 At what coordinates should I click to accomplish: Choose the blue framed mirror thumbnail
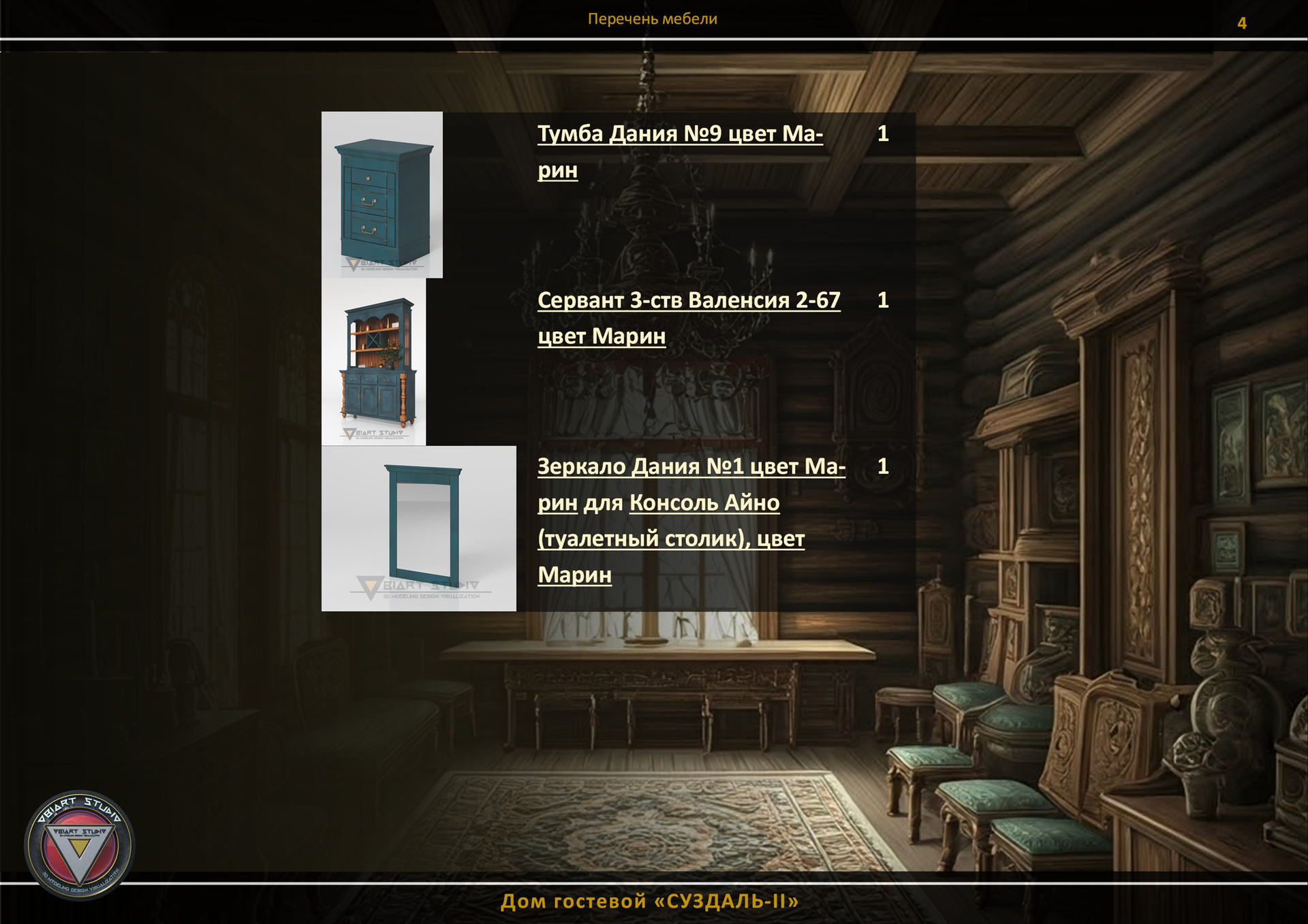click(x=419, y=528)
